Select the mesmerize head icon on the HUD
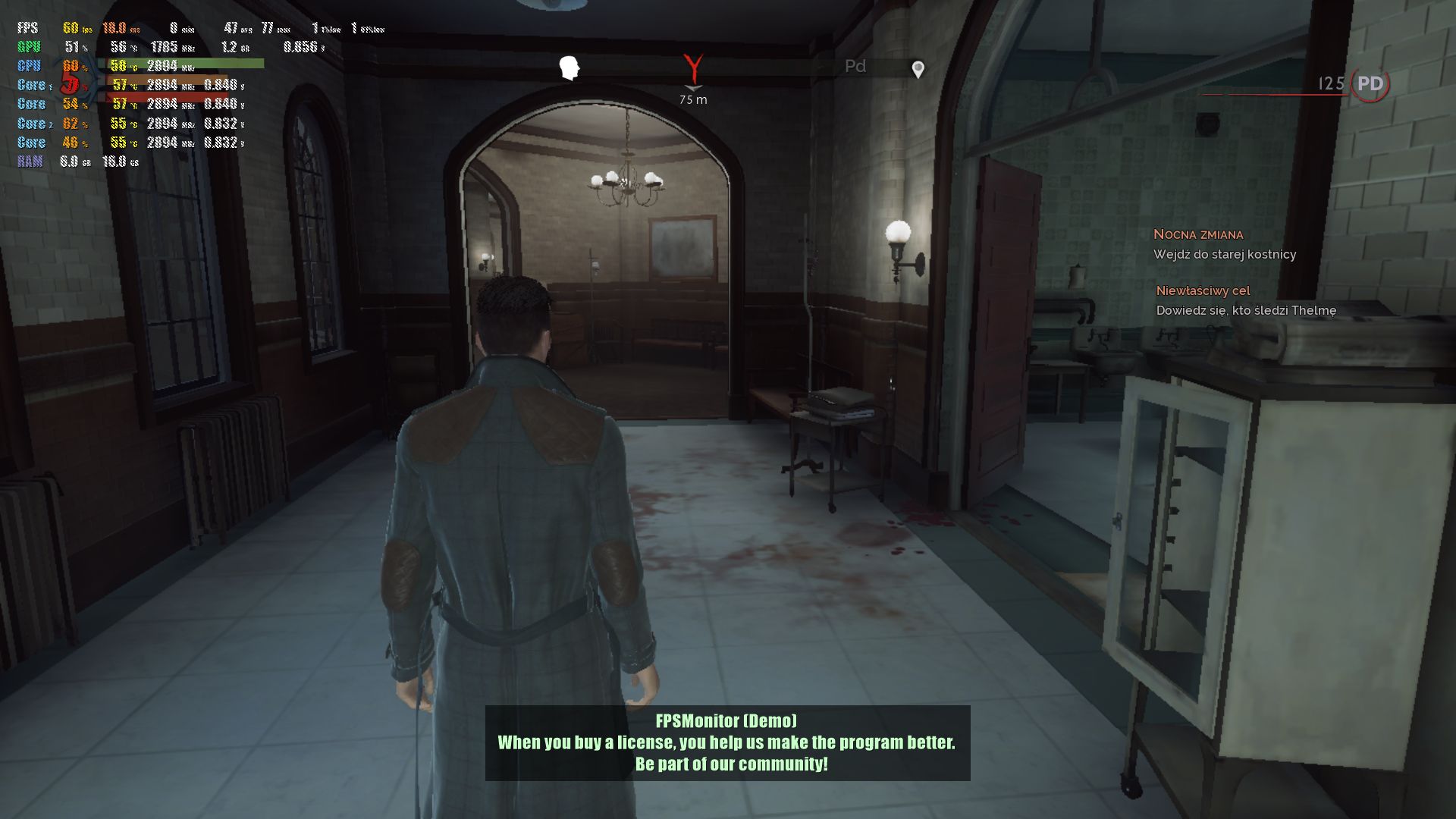Screen dimensions: 1456x819 coord(569,67)
